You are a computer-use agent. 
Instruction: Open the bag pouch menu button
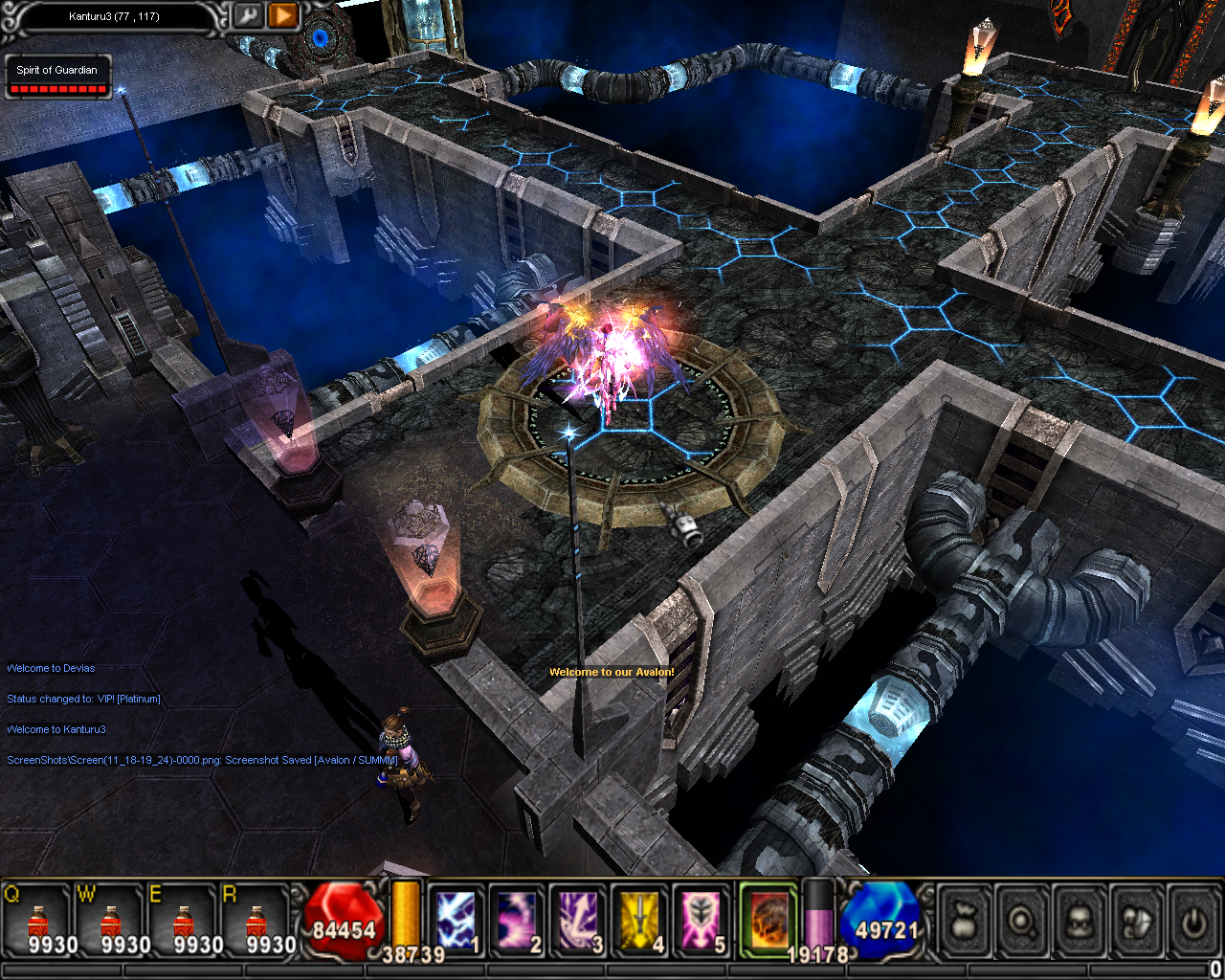pos(966,922)
